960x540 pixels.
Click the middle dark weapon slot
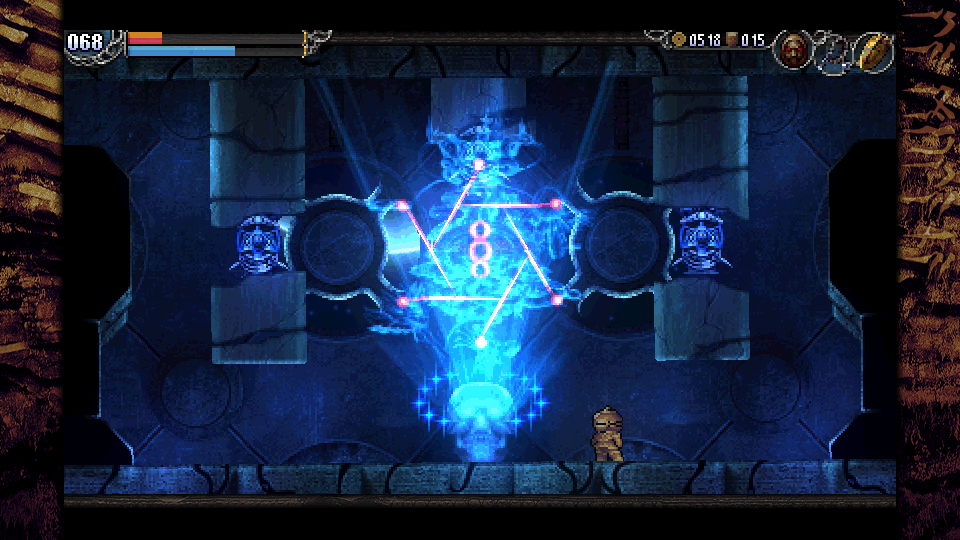click(x=832, y=51)
